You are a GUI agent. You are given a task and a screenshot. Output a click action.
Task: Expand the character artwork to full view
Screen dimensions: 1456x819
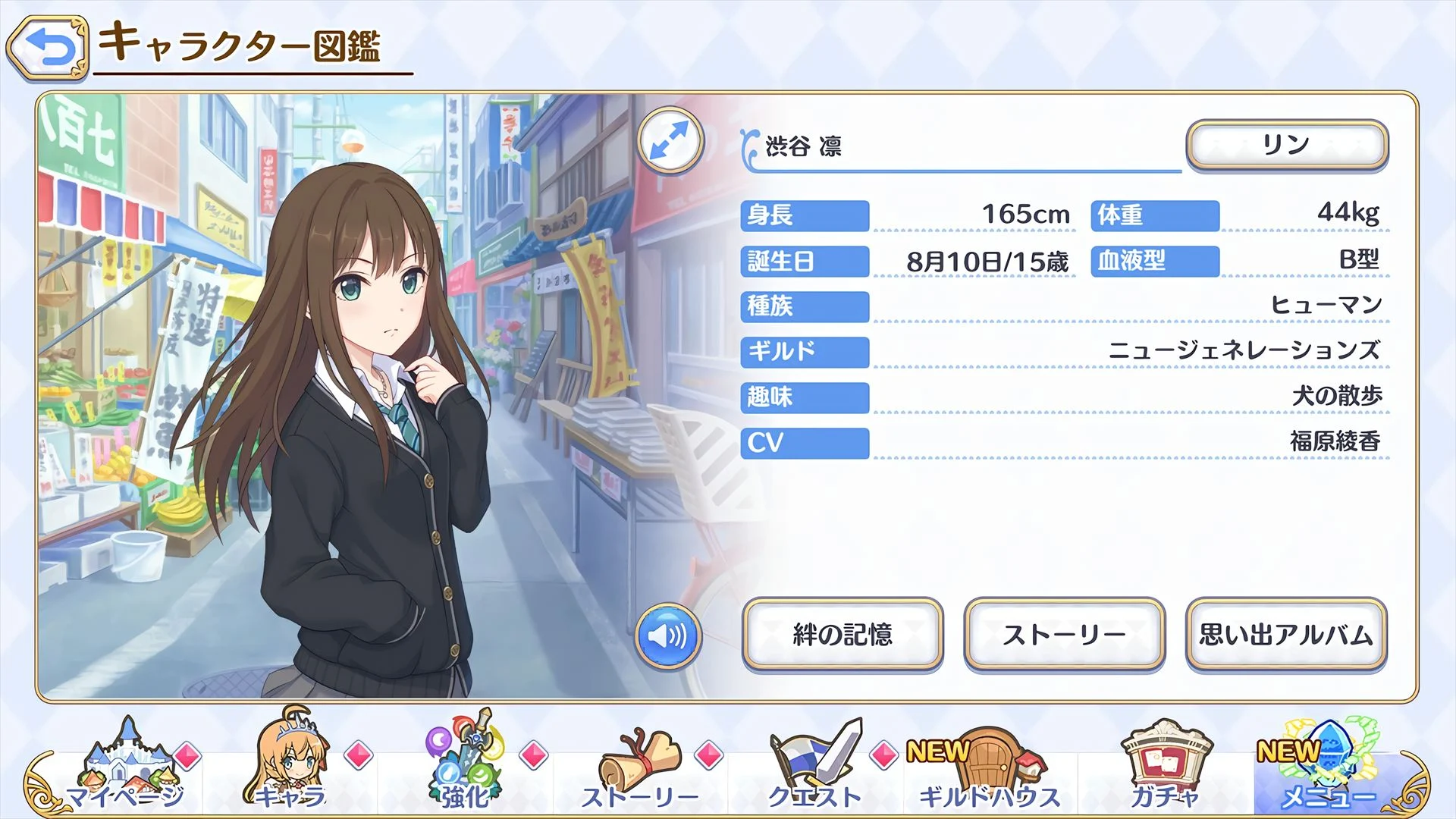tap(670, 141)
